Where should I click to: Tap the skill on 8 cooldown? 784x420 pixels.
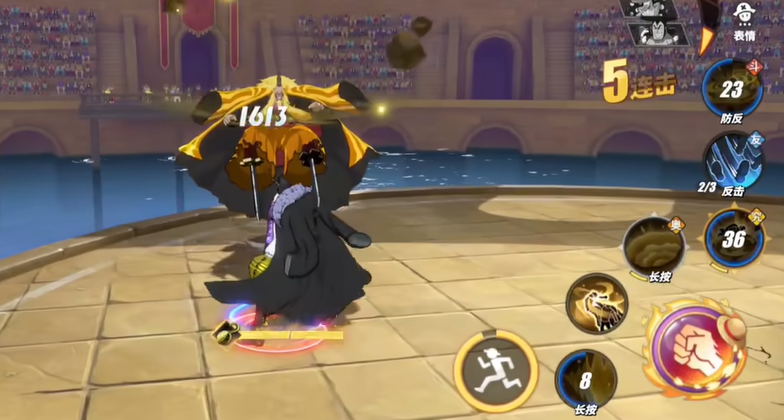pos(585,378)
